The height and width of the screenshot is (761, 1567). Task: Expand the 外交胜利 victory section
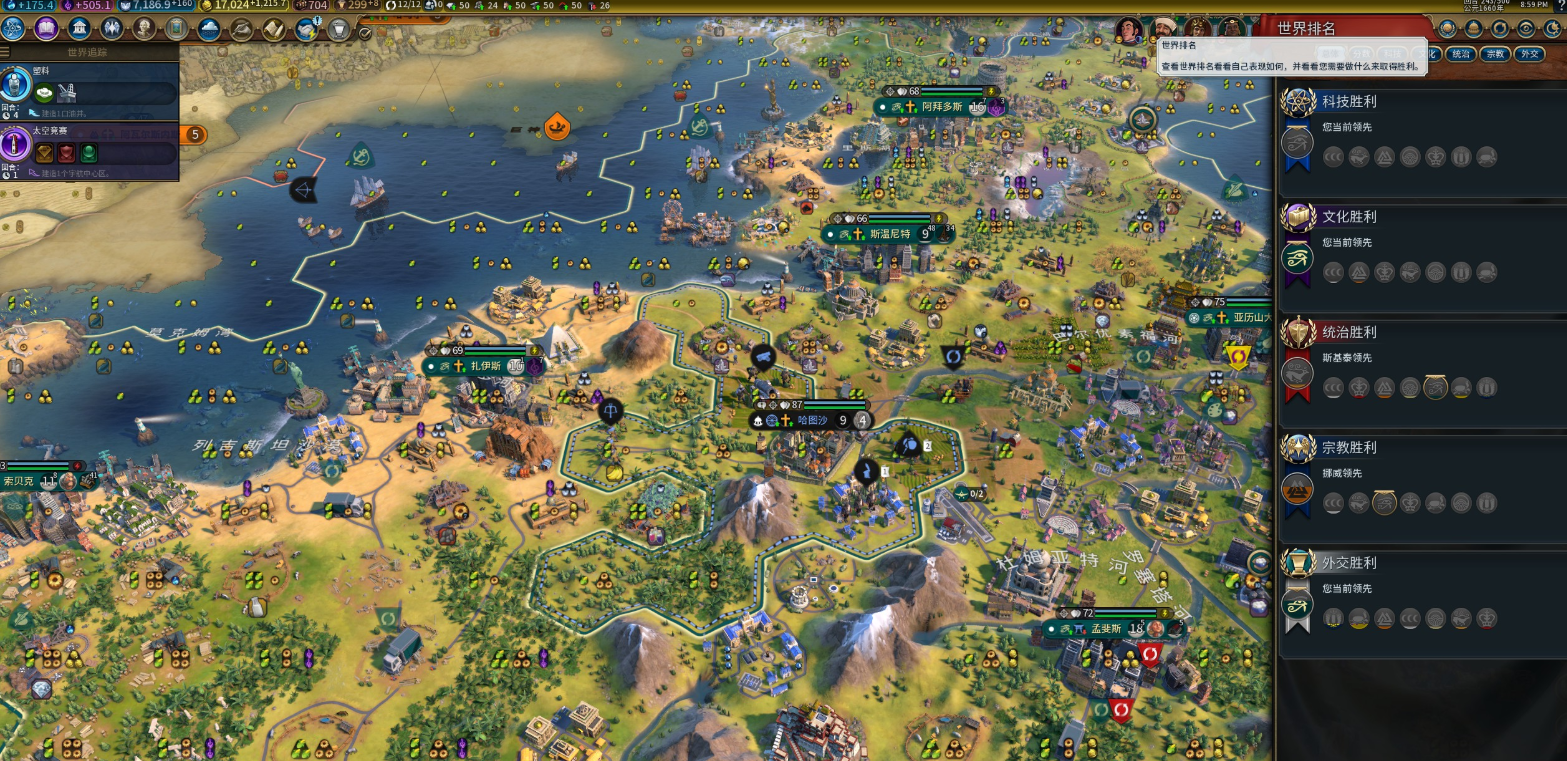1348,563
